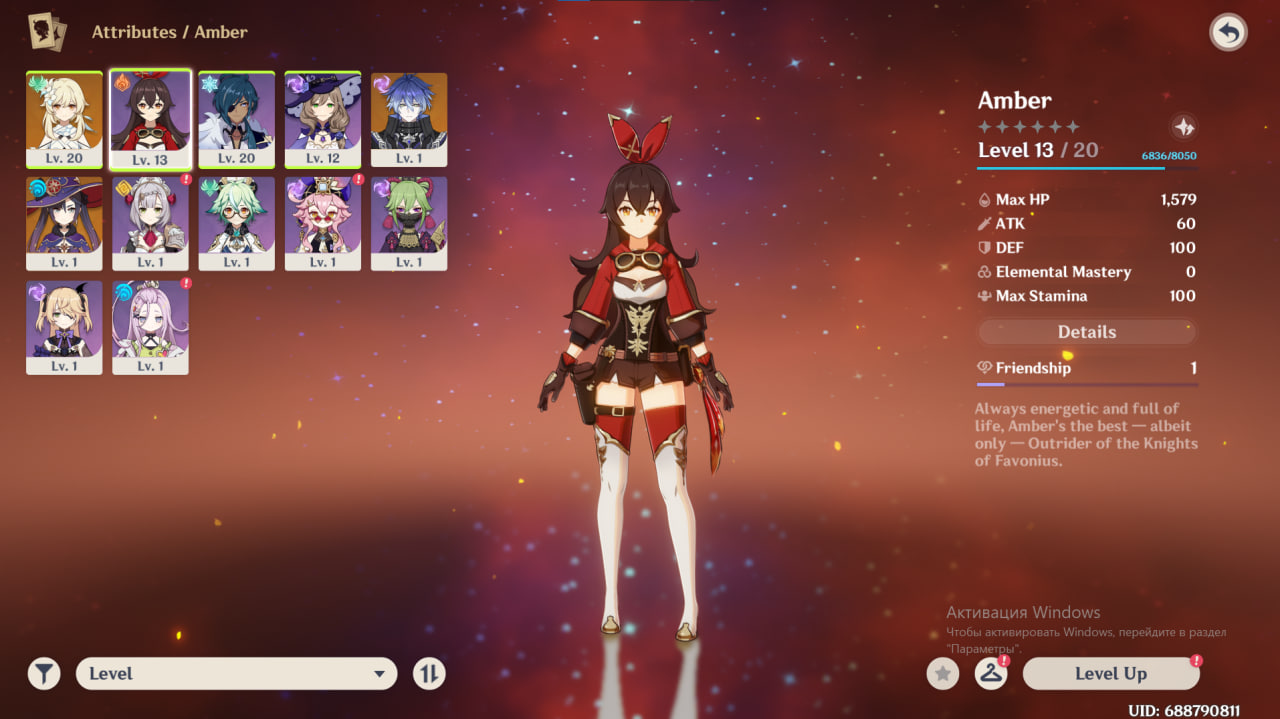1280x719 pixels.
Task: Level Up Amber
Action: pyautogui.click(x=1110, y=674)
